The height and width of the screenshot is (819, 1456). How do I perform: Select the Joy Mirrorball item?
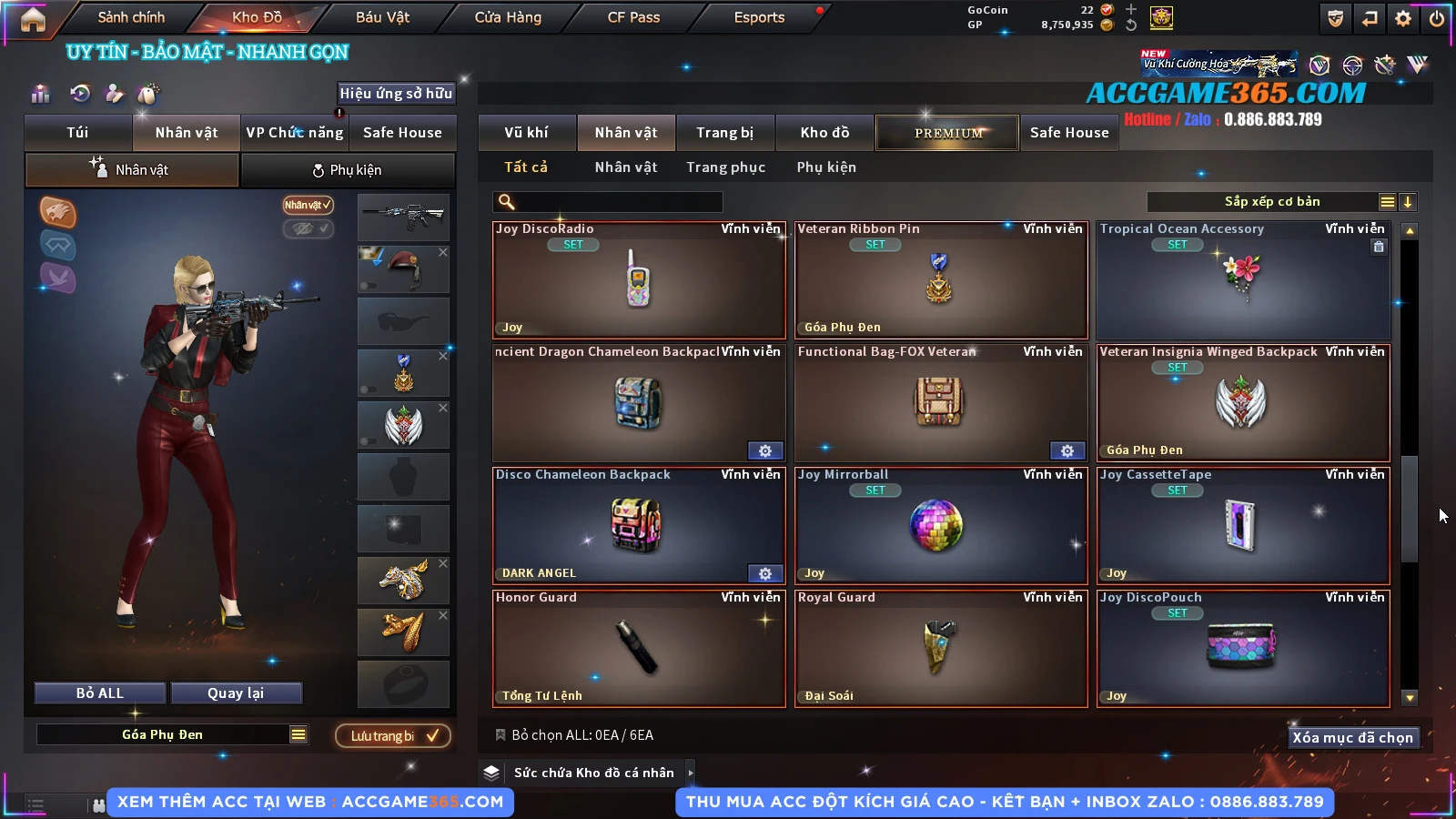(x=941, y=525)
